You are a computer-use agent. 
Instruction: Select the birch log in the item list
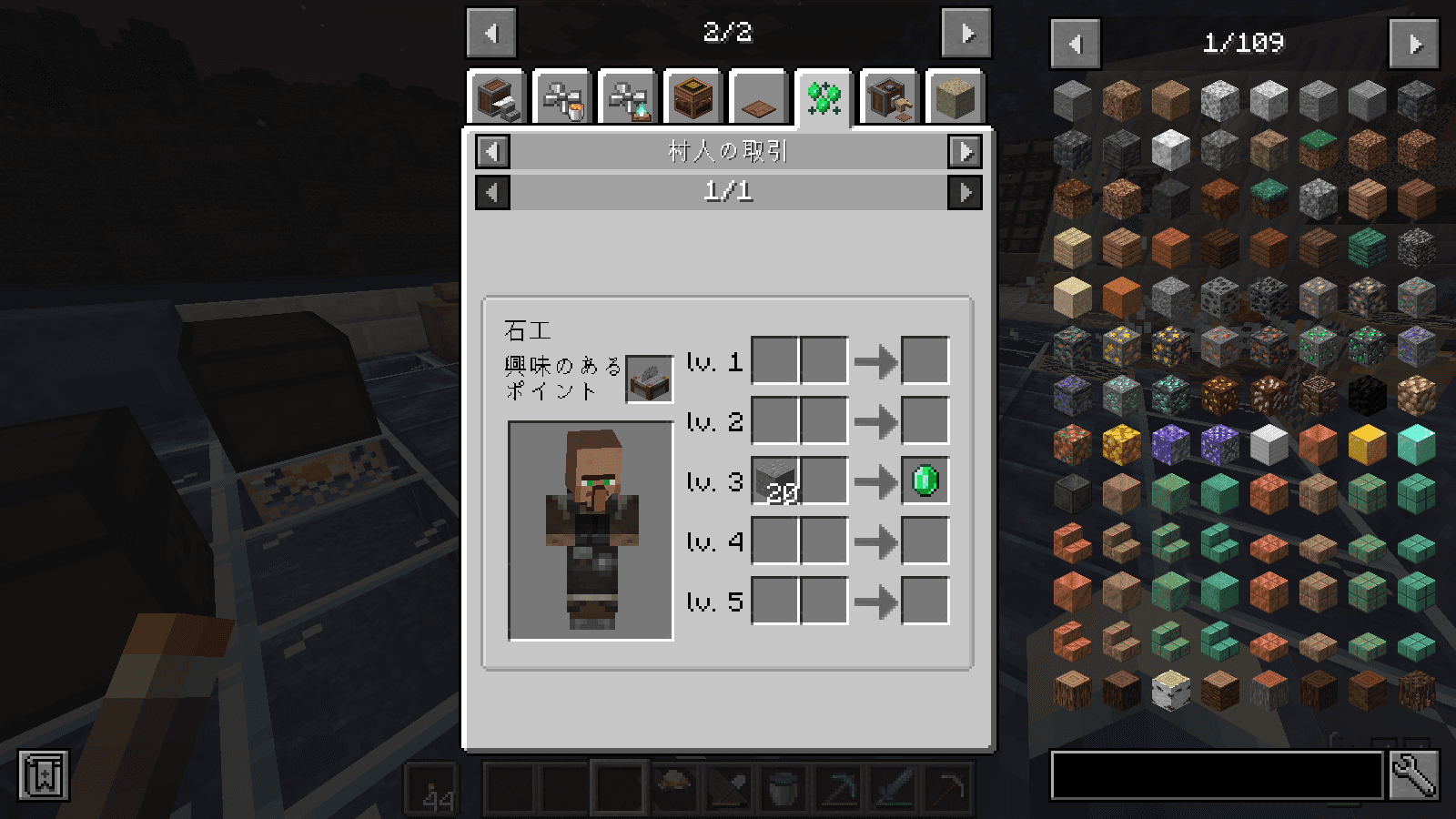[1170, 690]
